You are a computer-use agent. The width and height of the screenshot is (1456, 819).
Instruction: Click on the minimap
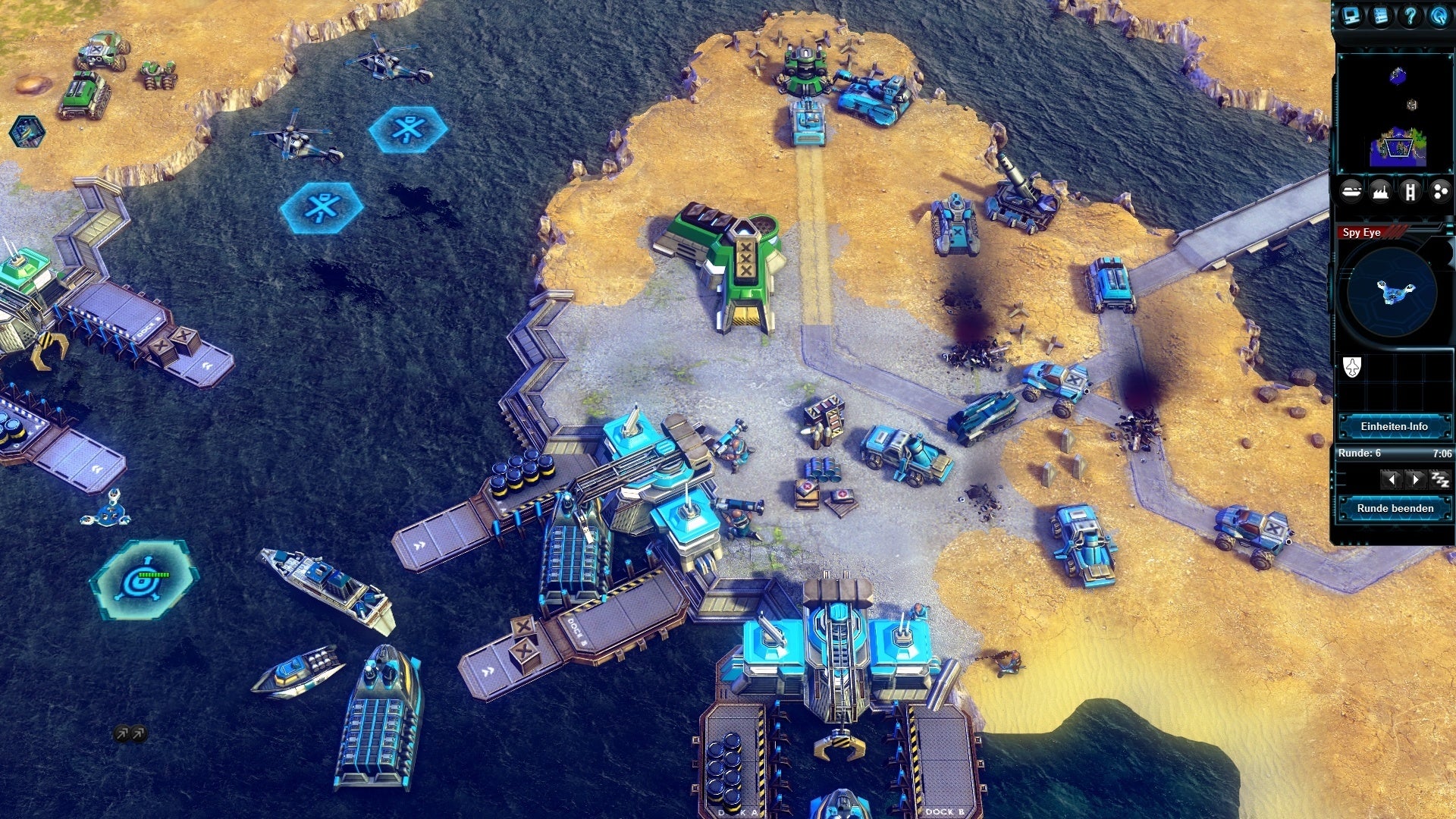coord(1394,114)
